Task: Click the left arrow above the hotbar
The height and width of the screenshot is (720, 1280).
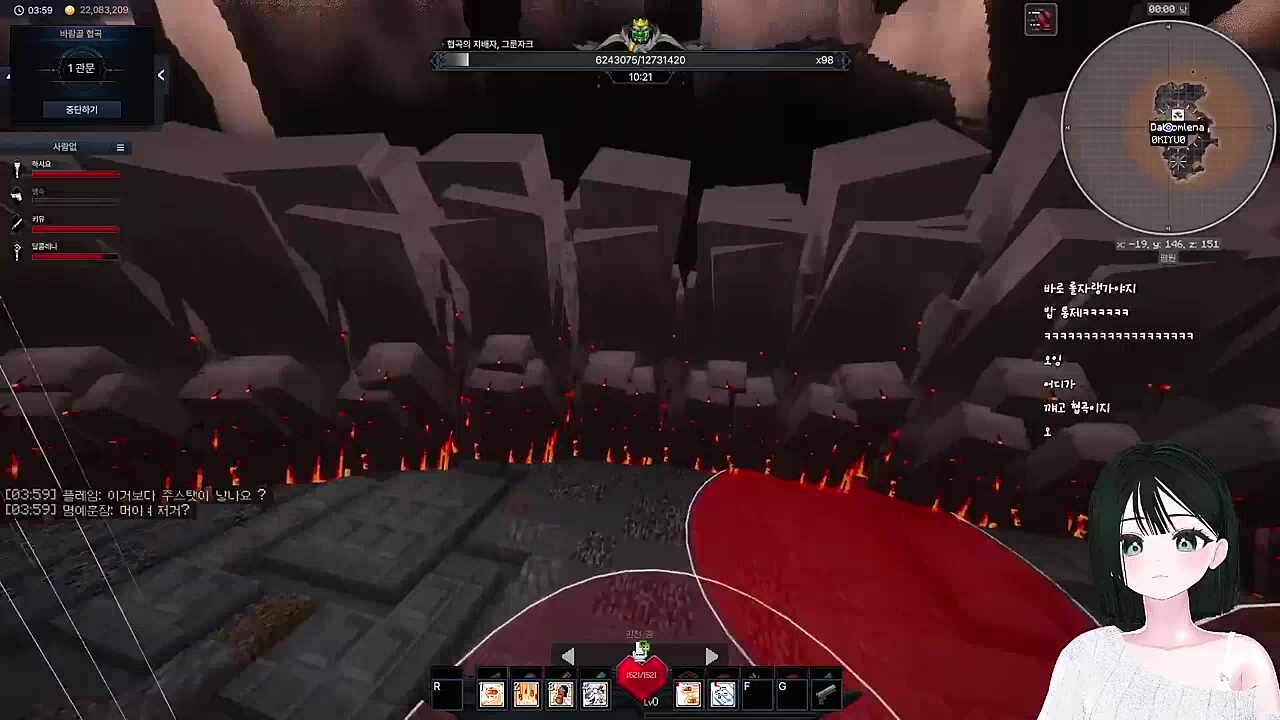Action: (568, 655)
